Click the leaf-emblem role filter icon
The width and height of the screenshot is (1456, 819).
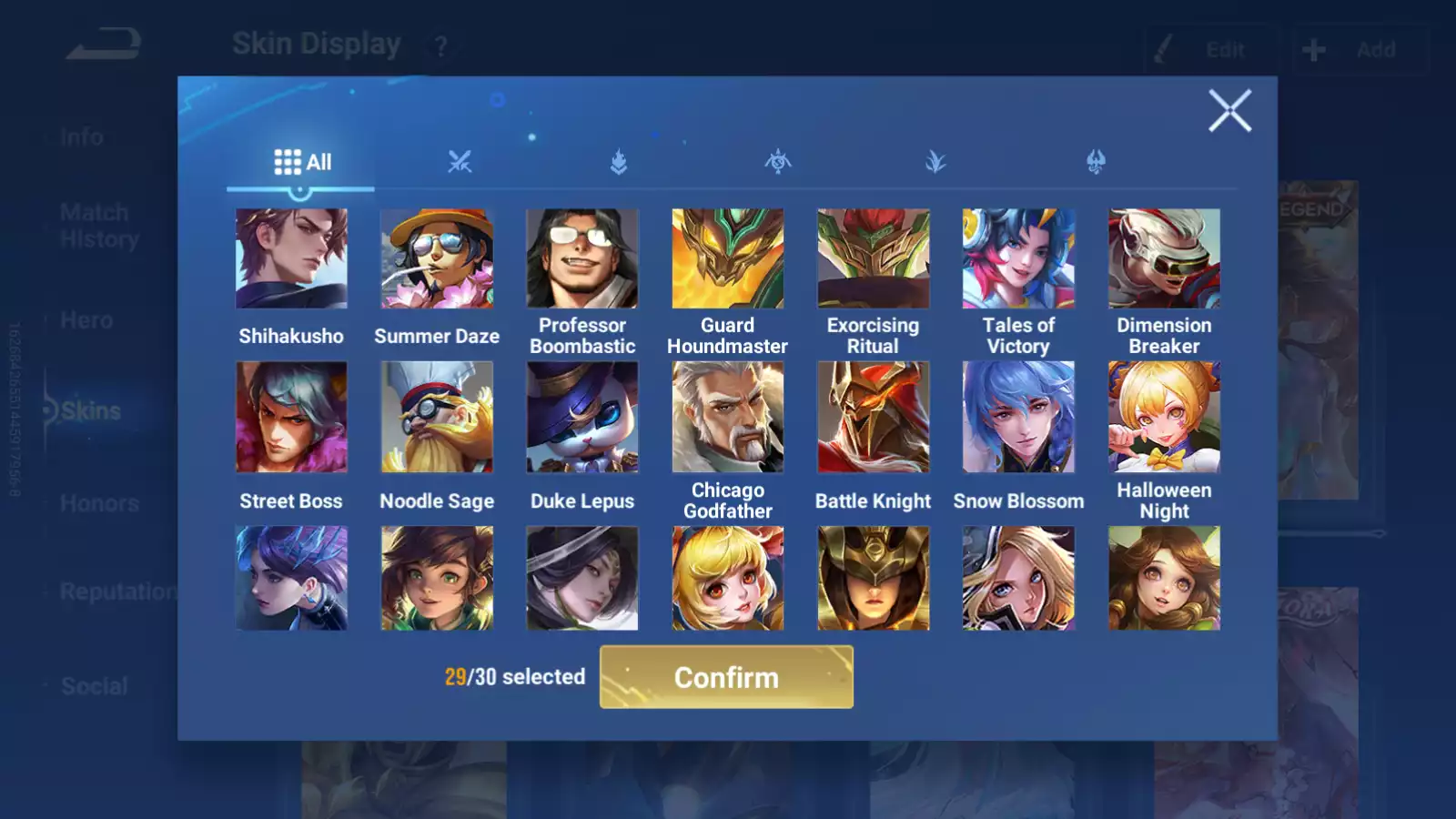[x=937, y=161]
